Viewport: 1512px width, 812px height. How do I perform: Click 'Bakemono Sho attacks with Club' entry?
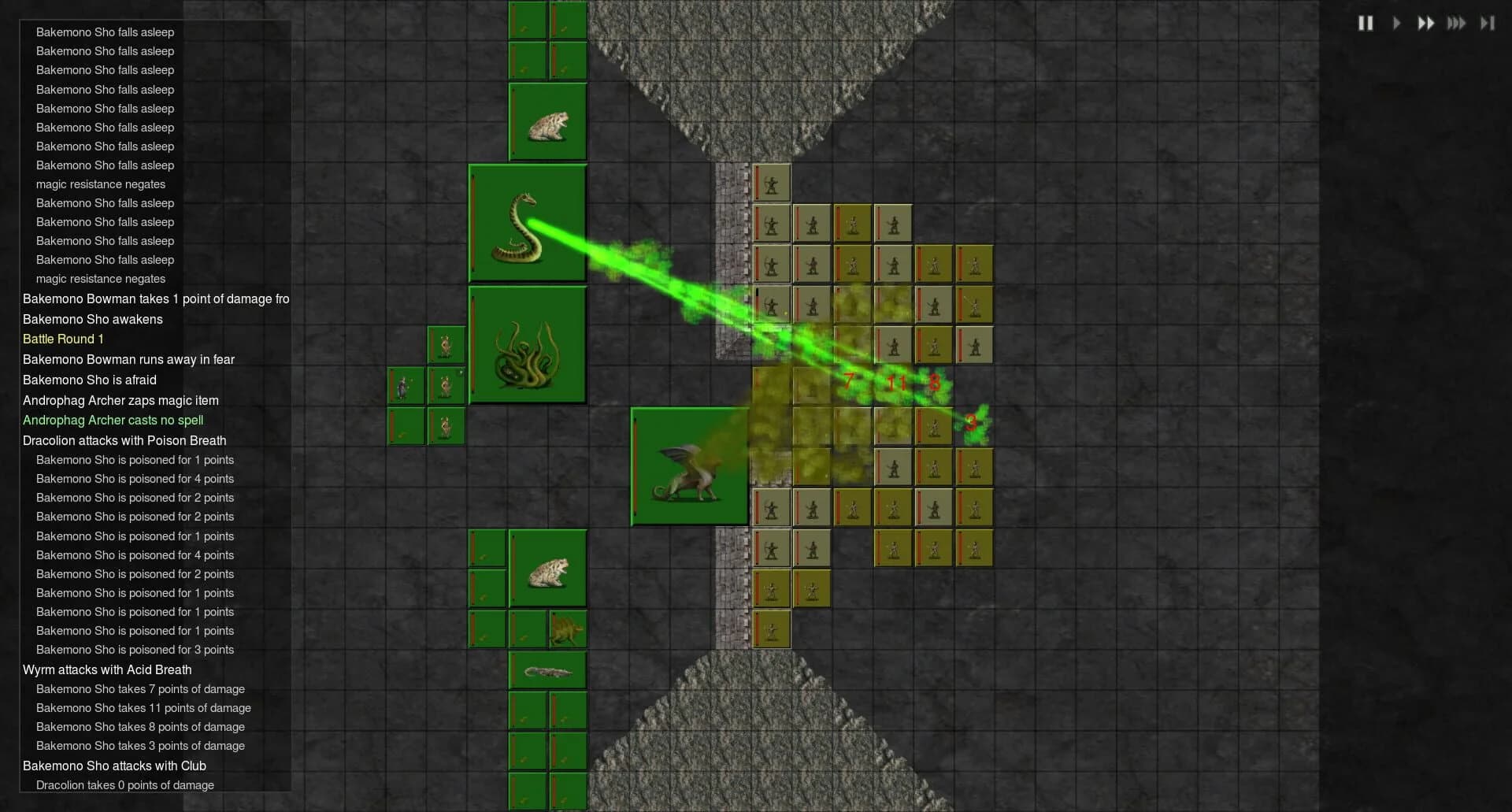point(114,766)
